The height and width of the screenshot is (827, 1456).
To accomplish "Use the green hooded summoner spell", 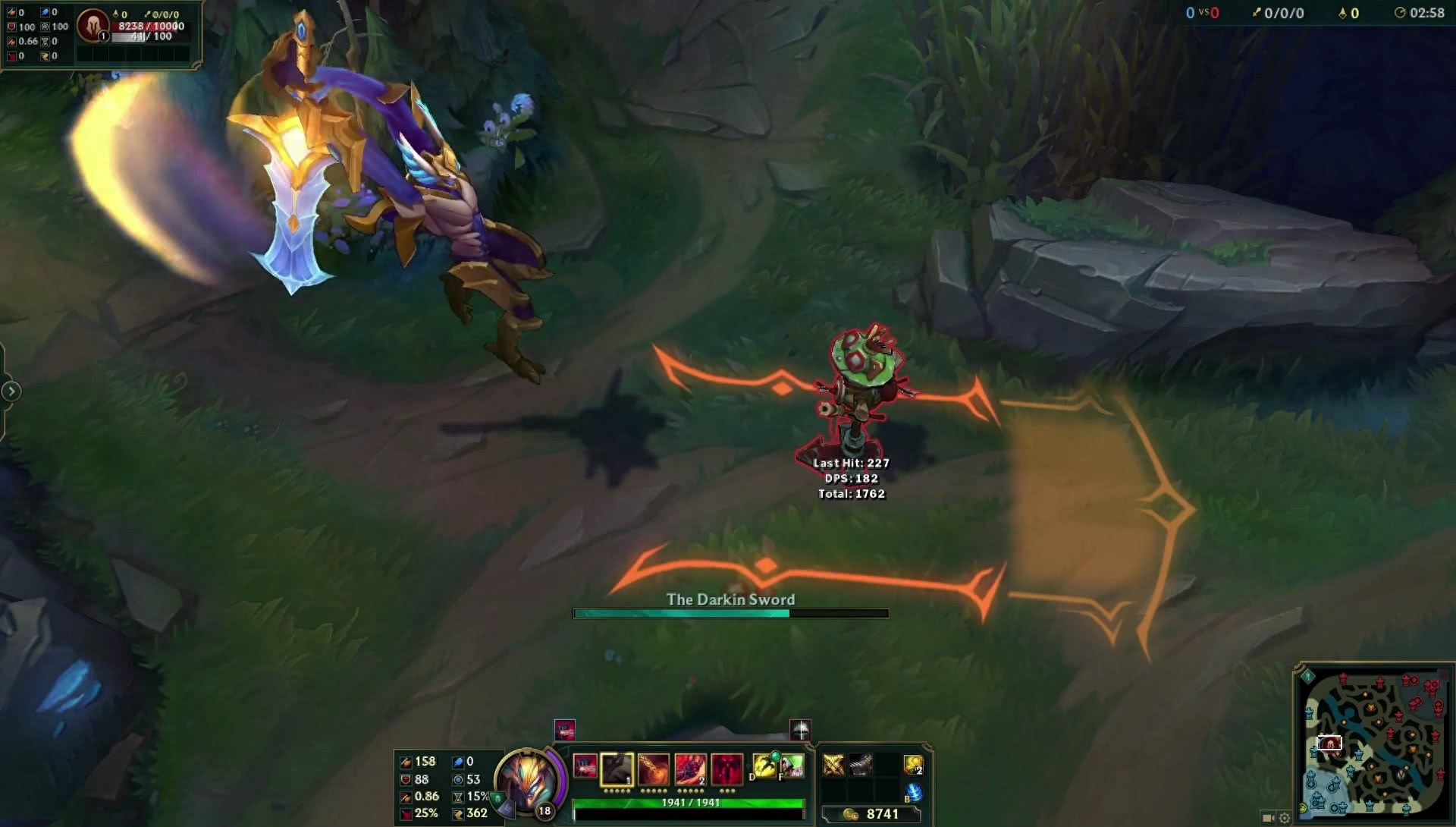I will tap(792, 766).
